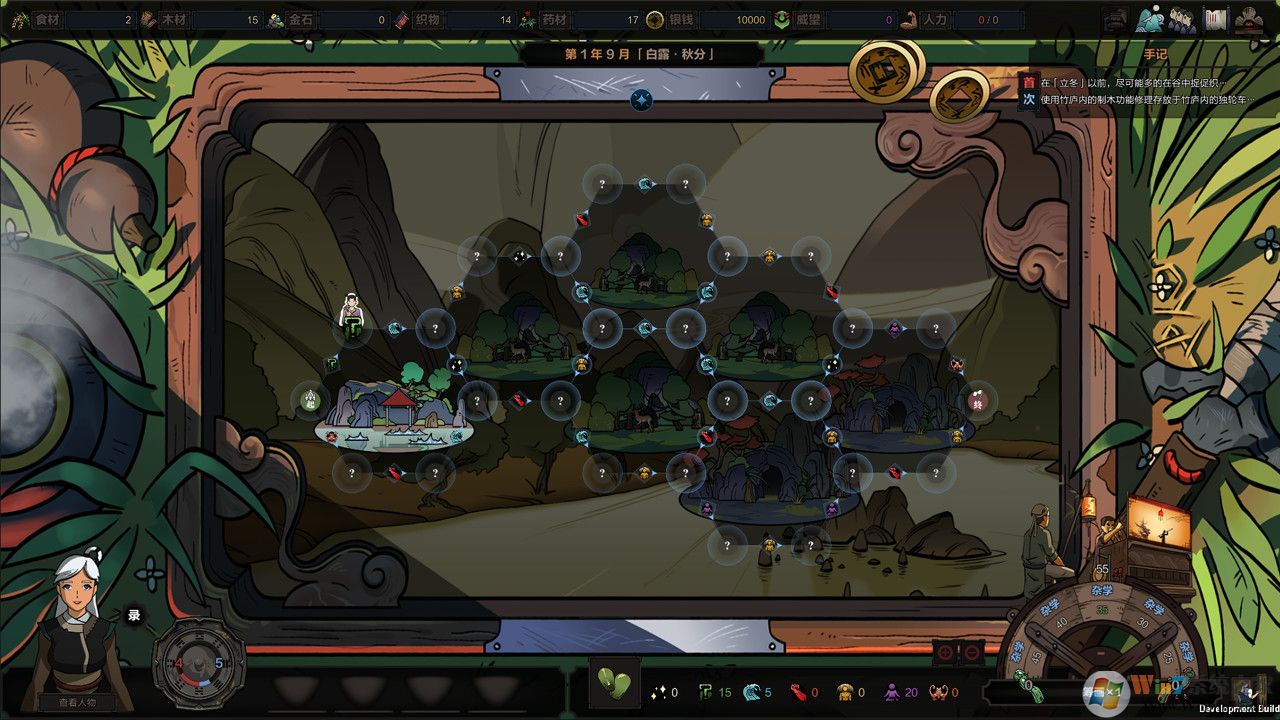Open the mountain landscape icon in top bar

pos(1149,18)
